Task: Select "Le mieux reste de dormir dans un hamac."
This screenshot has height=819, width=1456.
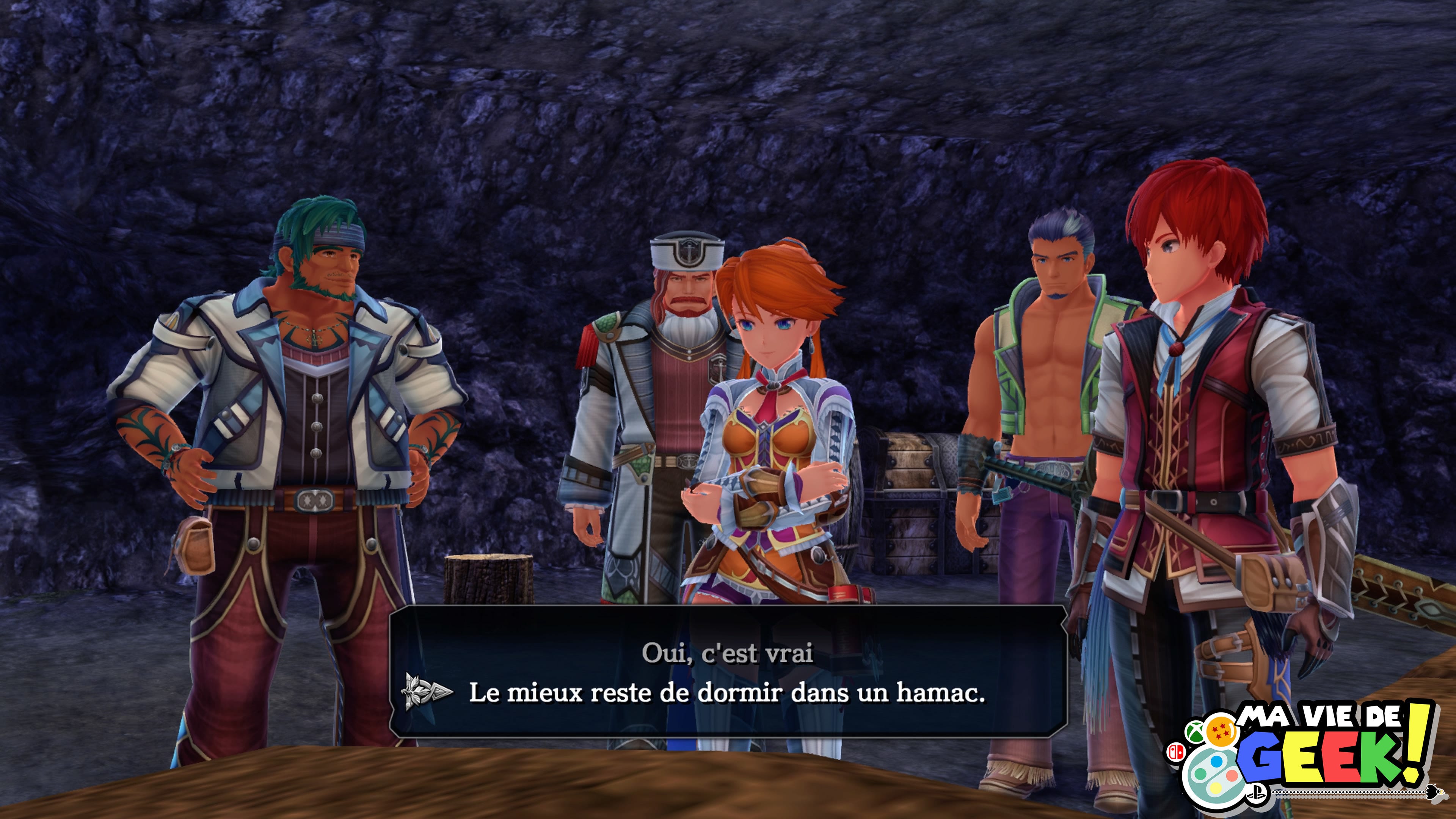Action: point(727,693)
